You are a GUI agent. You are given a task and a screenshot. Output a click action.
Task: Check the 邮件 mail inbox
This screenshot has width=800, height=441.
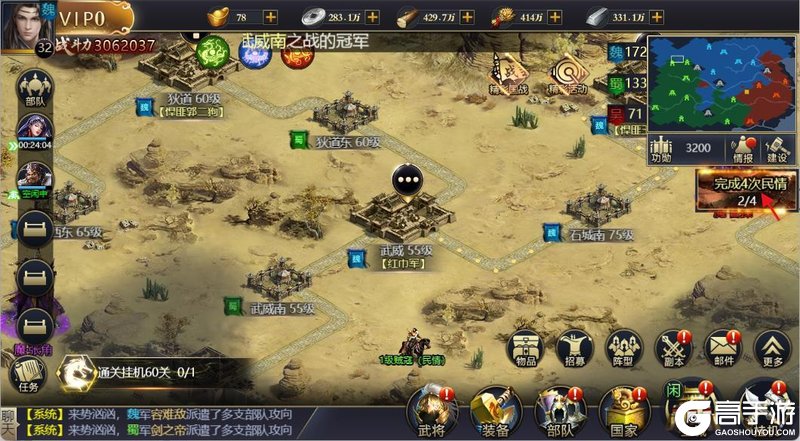[723, 349]
